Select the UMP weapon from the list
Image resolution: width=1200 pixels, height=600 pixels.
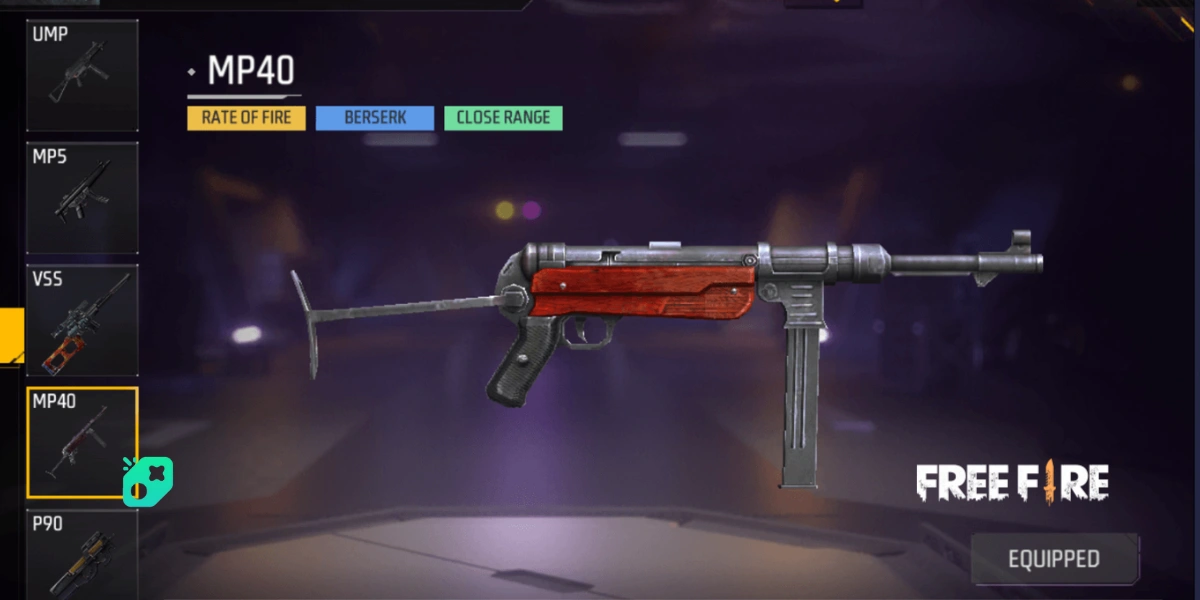(82, 76)
